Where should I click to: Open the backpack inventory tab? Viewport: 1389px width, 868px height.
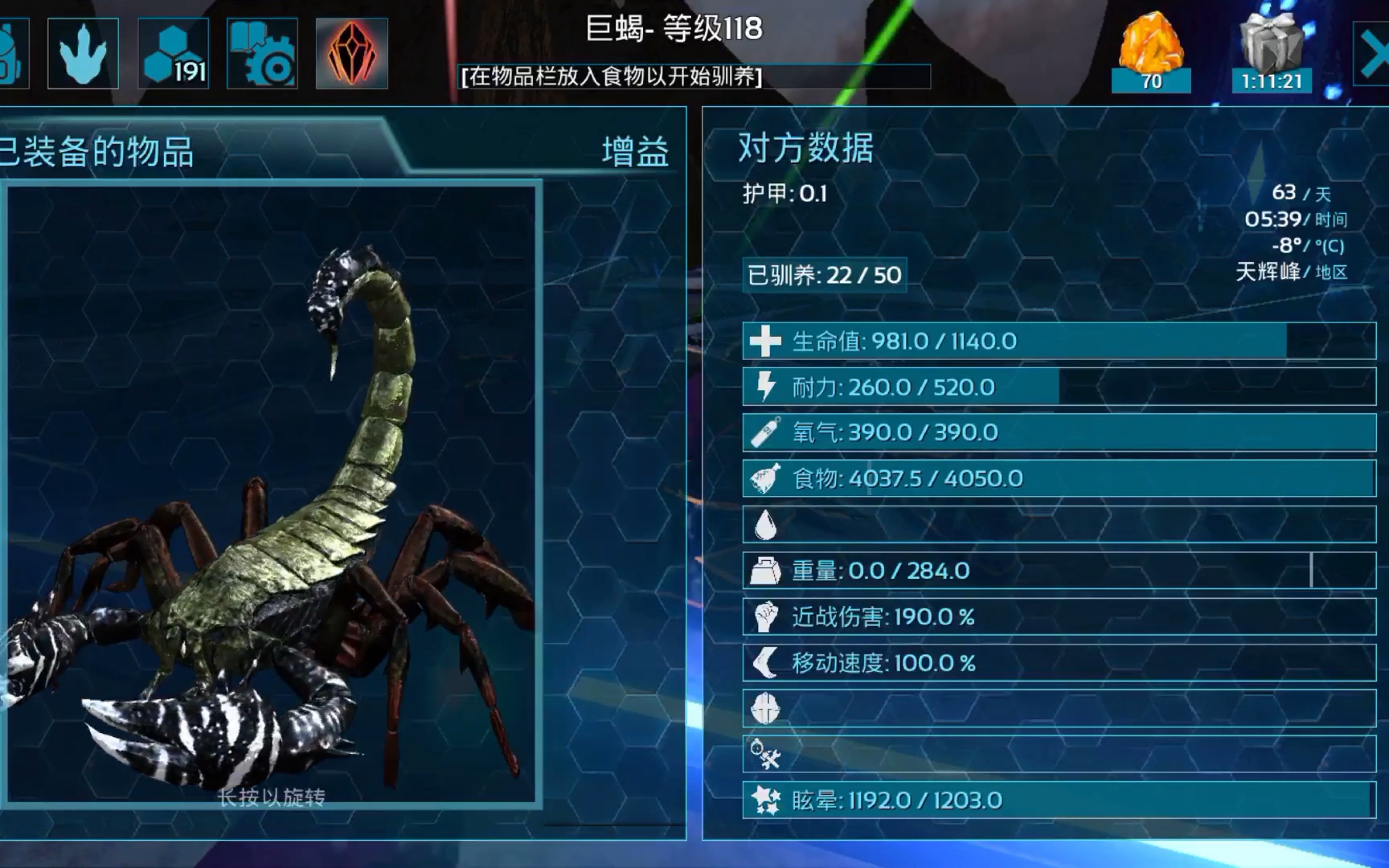[12, 53]
